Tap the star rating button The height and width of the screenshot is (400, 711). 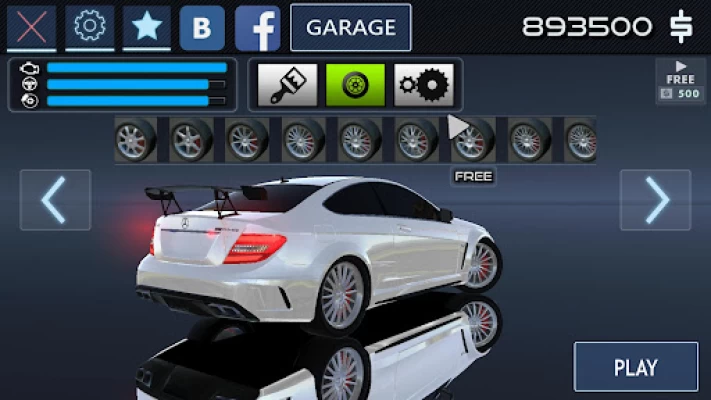(147, 27)
